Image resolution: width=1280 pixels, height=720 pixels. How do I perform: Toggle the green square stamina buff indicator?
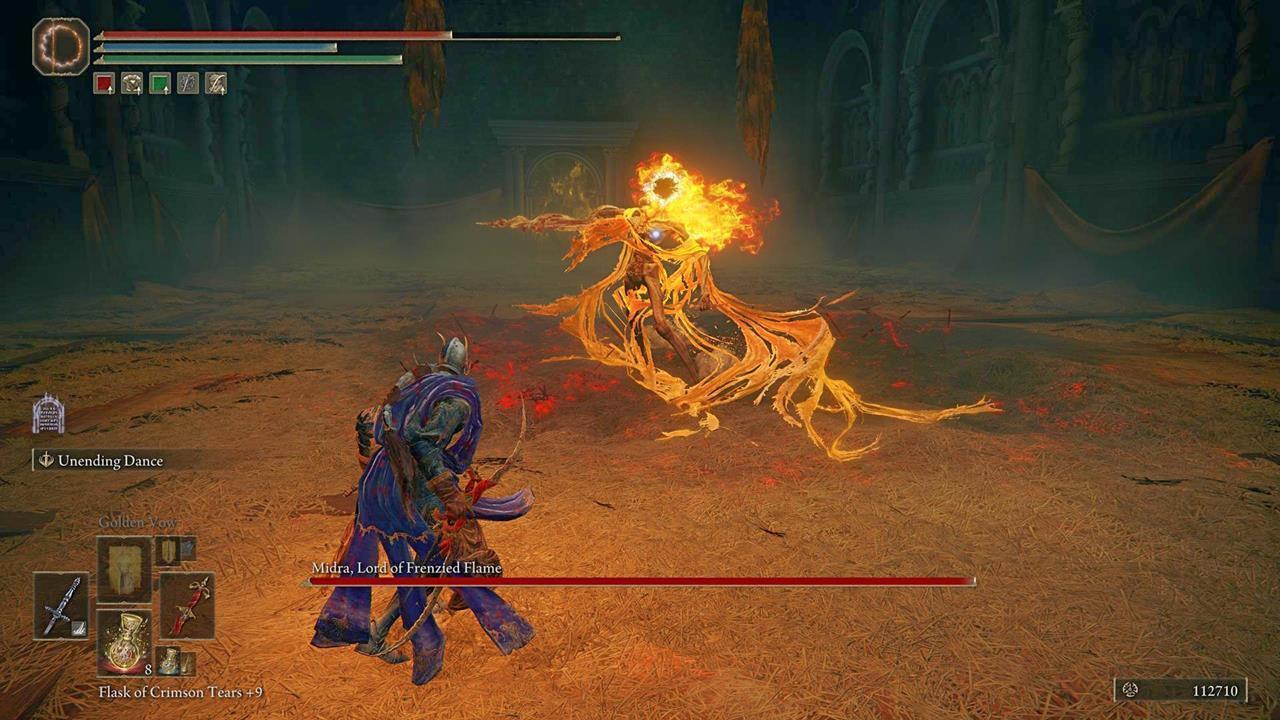click(x=159, y=83)
